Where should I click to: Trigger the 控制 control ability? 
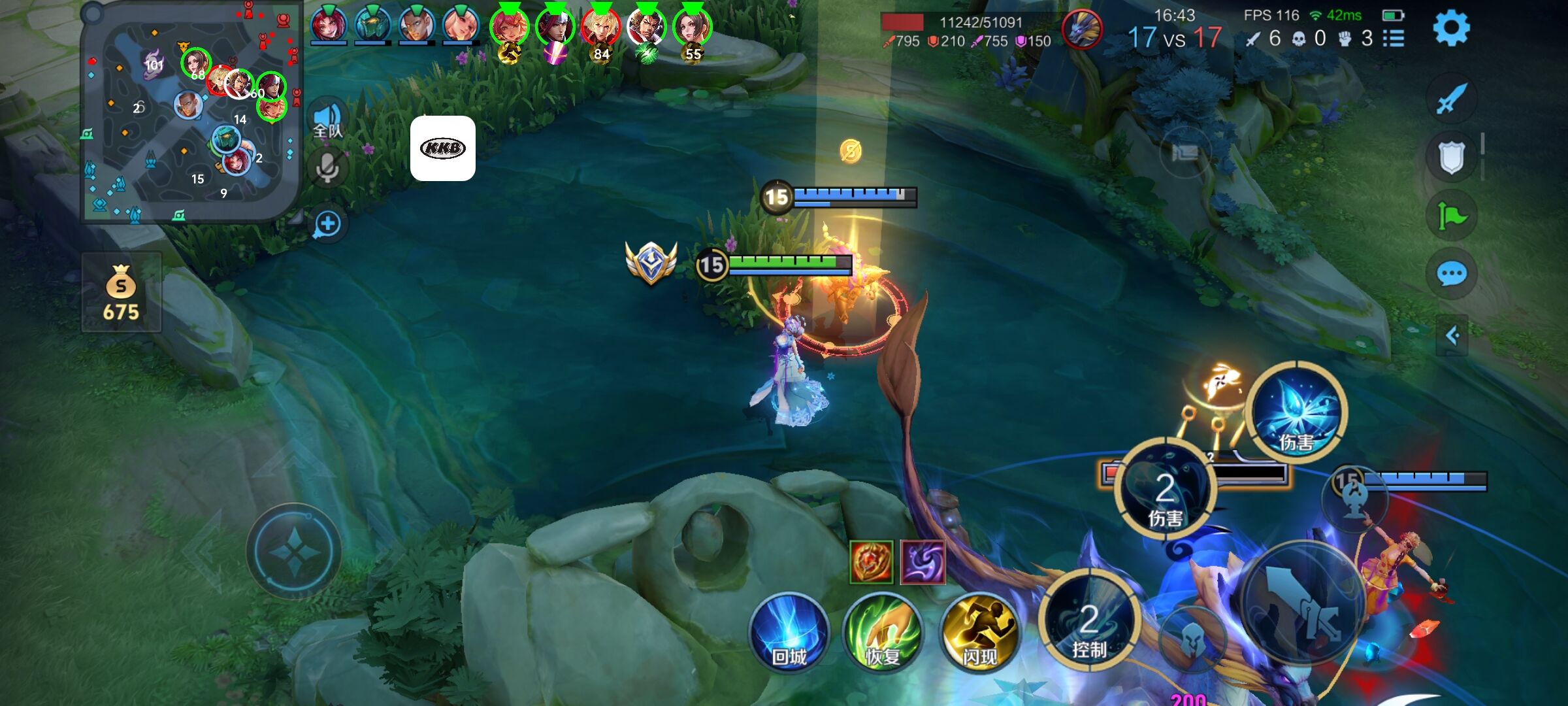click(1089, 621)
